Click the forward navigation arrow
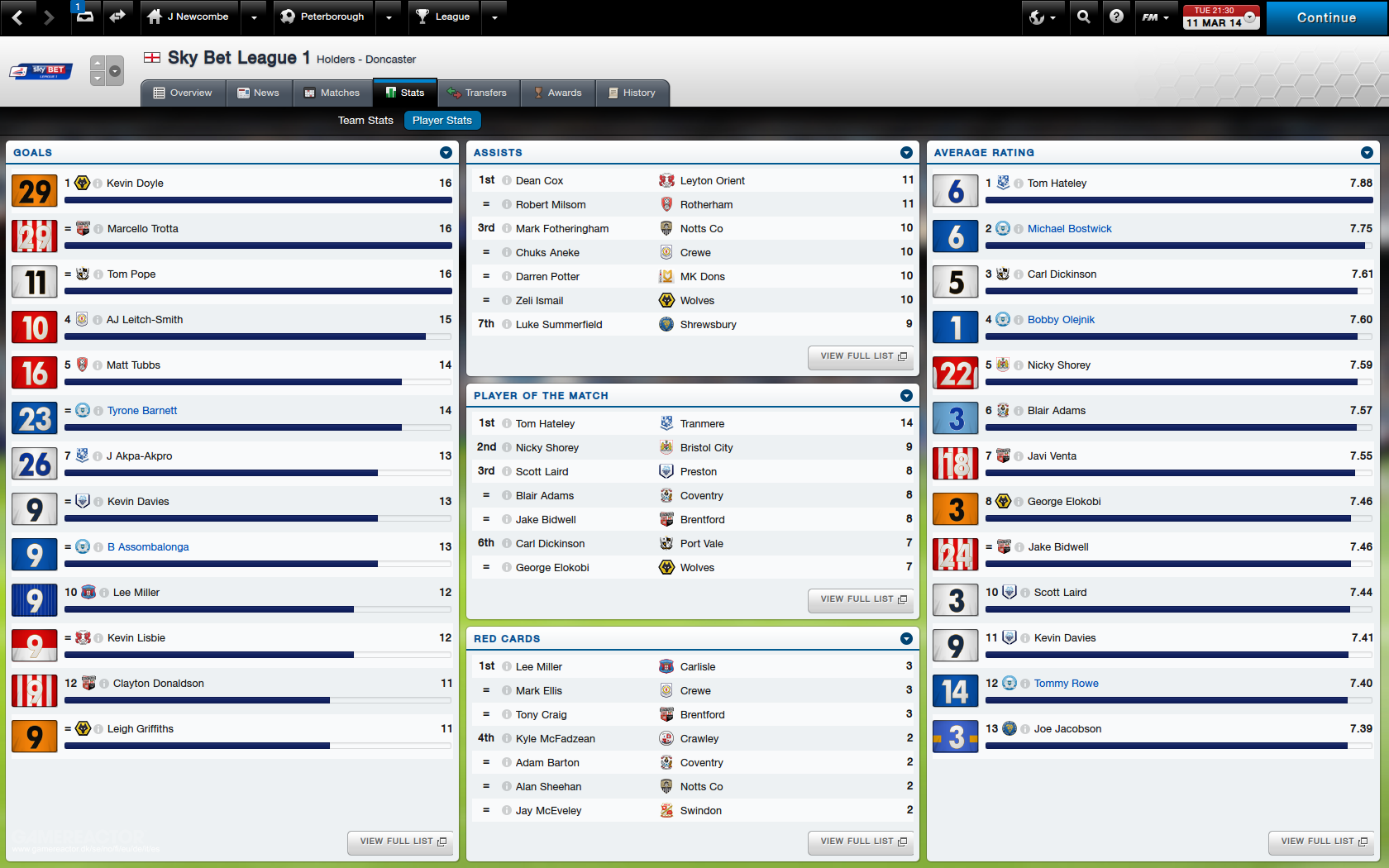The width and height of the screenshot is (1389, 868). (50, 17)
